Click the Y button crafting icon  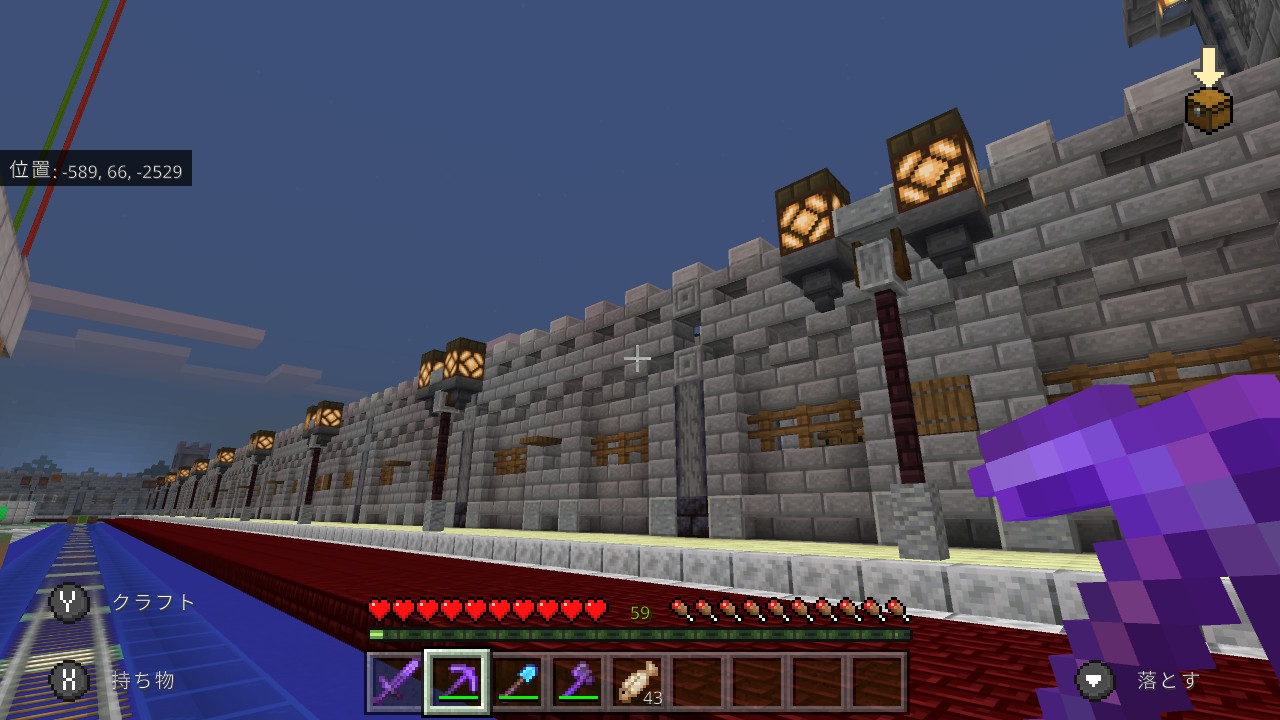point(68,602)
